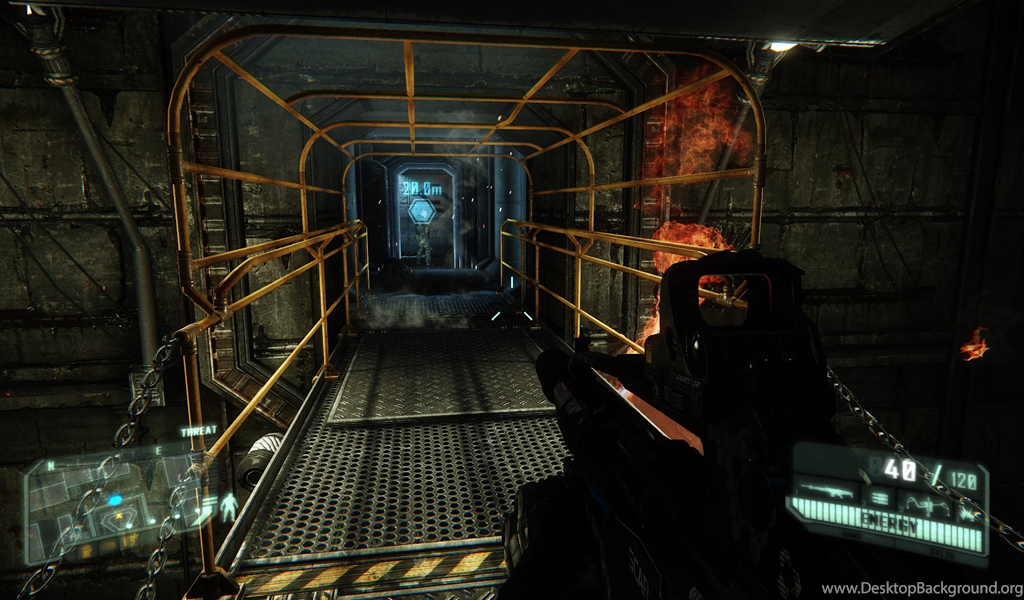Select the assault rifle weapon icon
The image size is (1024, 600).
pos(828,492)
